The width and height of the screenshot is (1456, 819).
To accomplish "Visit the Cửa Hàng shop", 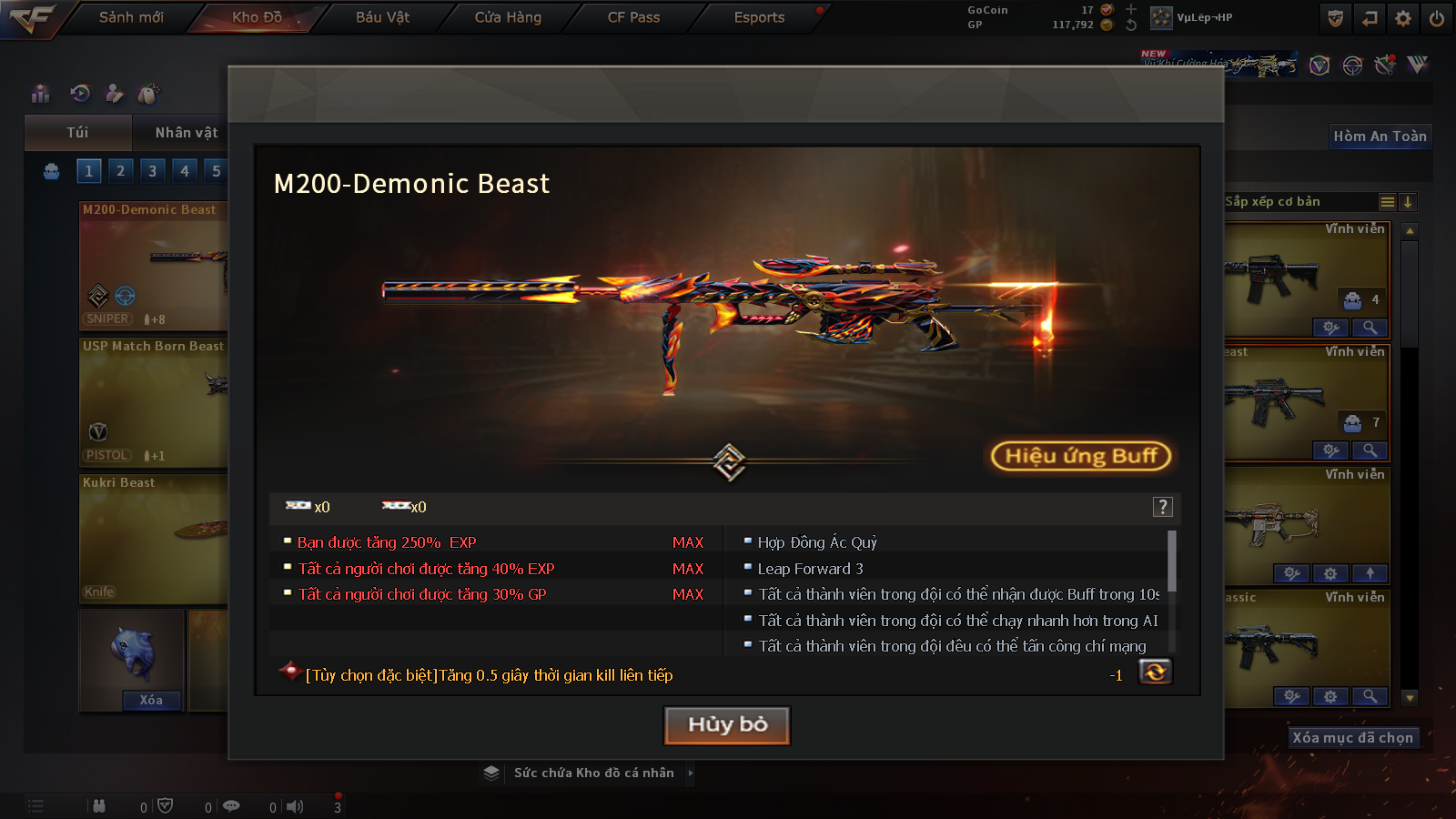I will pos(508,17).
